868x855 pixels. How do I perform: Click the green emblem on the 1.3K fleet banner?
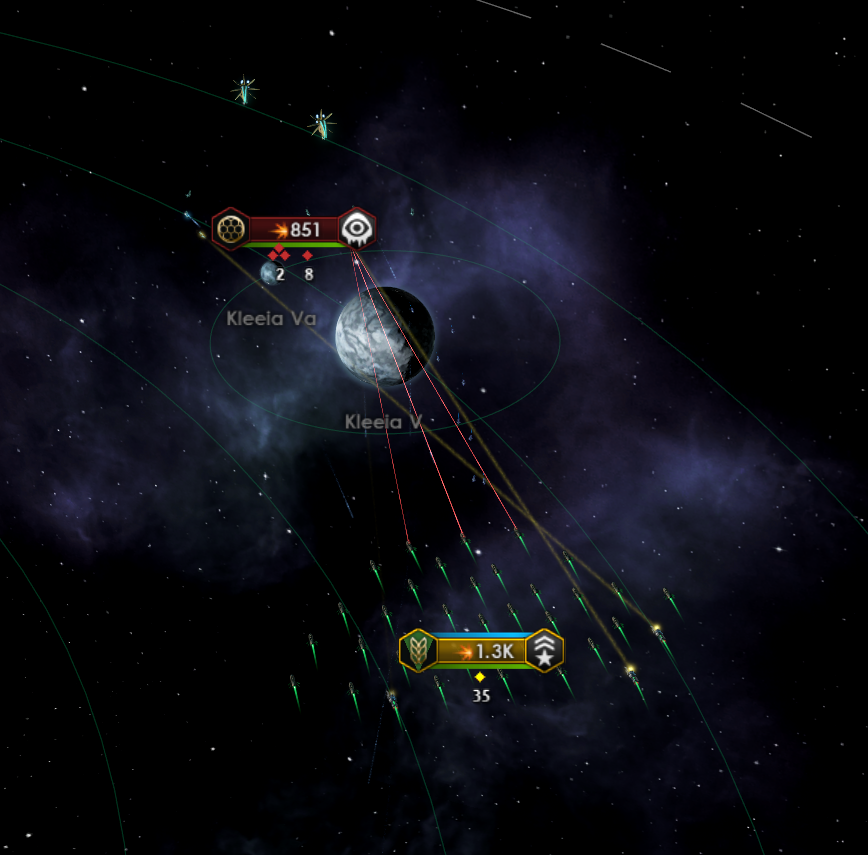tap(418, 651)
